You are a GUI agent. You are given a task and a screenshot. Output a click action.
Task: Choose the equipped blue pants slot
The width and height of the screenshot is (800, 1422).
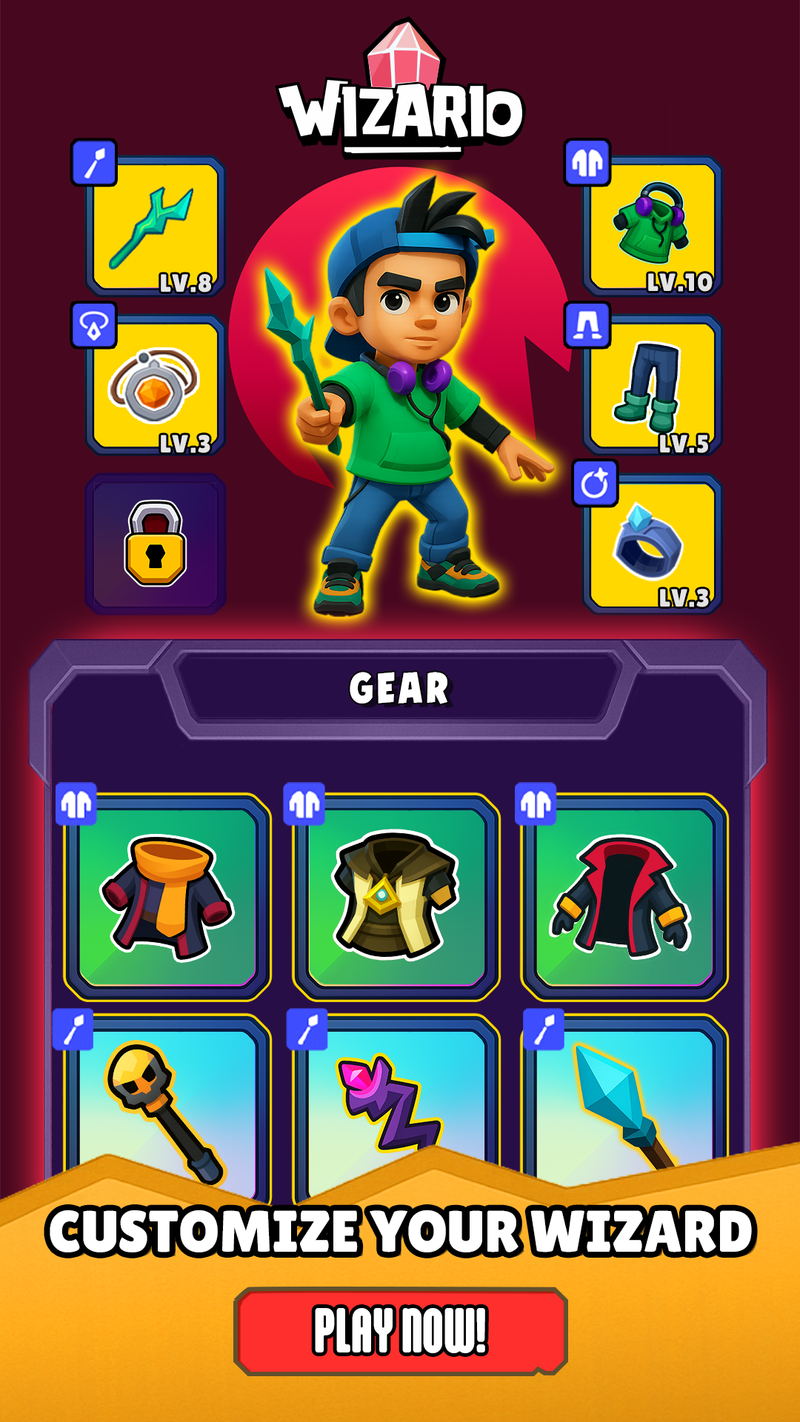(652, 385)
